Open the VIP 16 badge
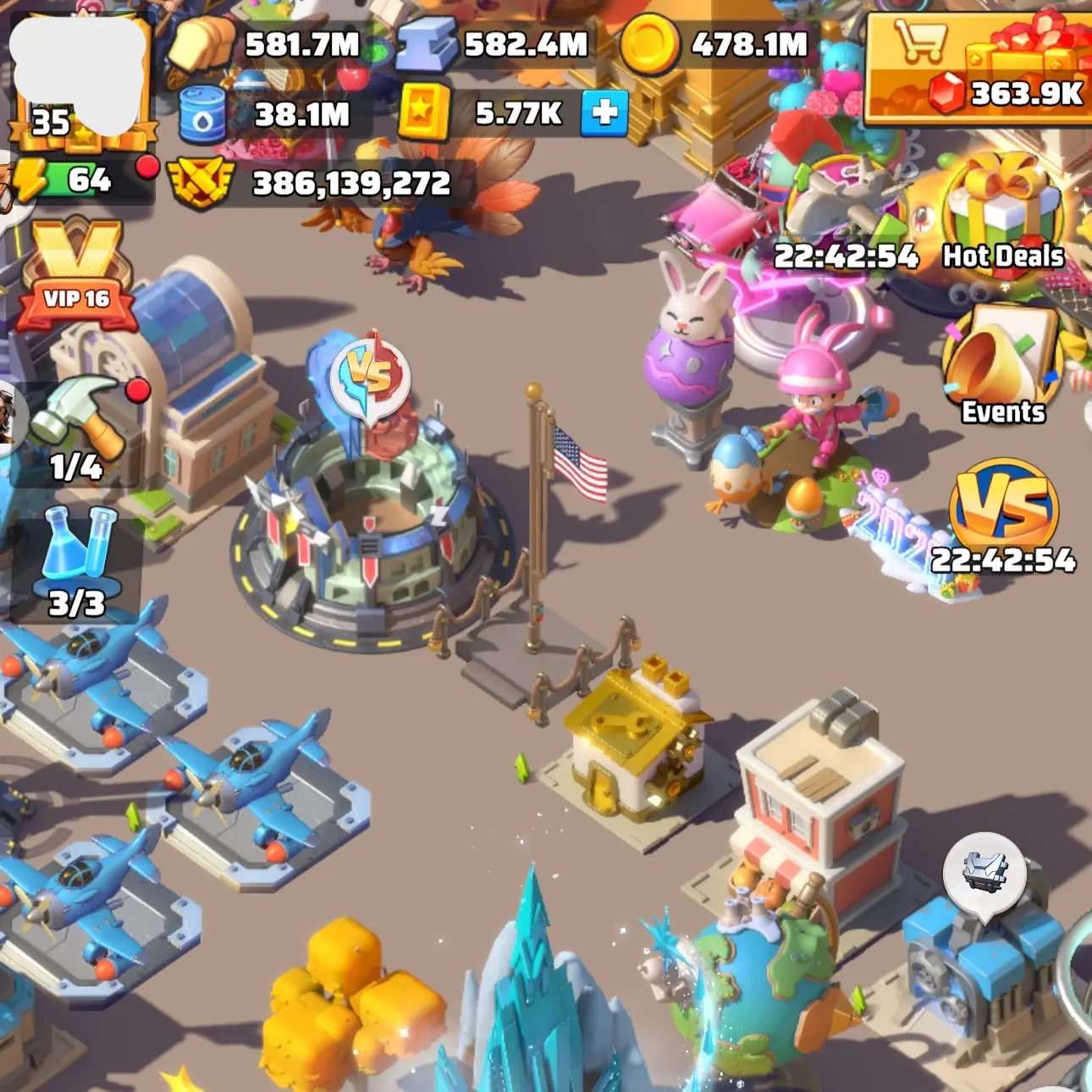The height and width of the screenshot is (1092, 1092). [76, 277]
